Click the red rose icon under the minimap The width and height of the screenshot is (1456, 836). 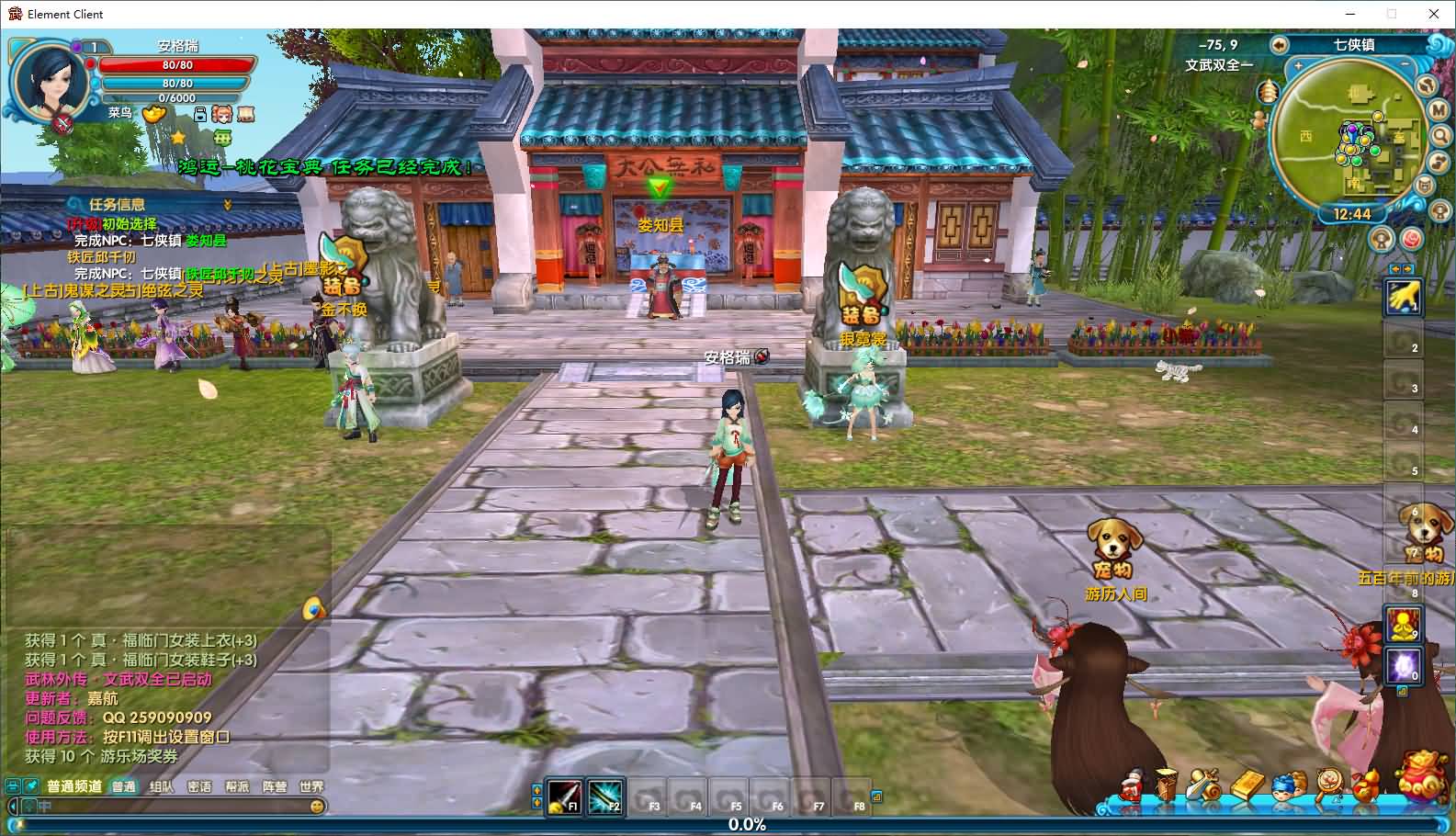point(1412,239)
